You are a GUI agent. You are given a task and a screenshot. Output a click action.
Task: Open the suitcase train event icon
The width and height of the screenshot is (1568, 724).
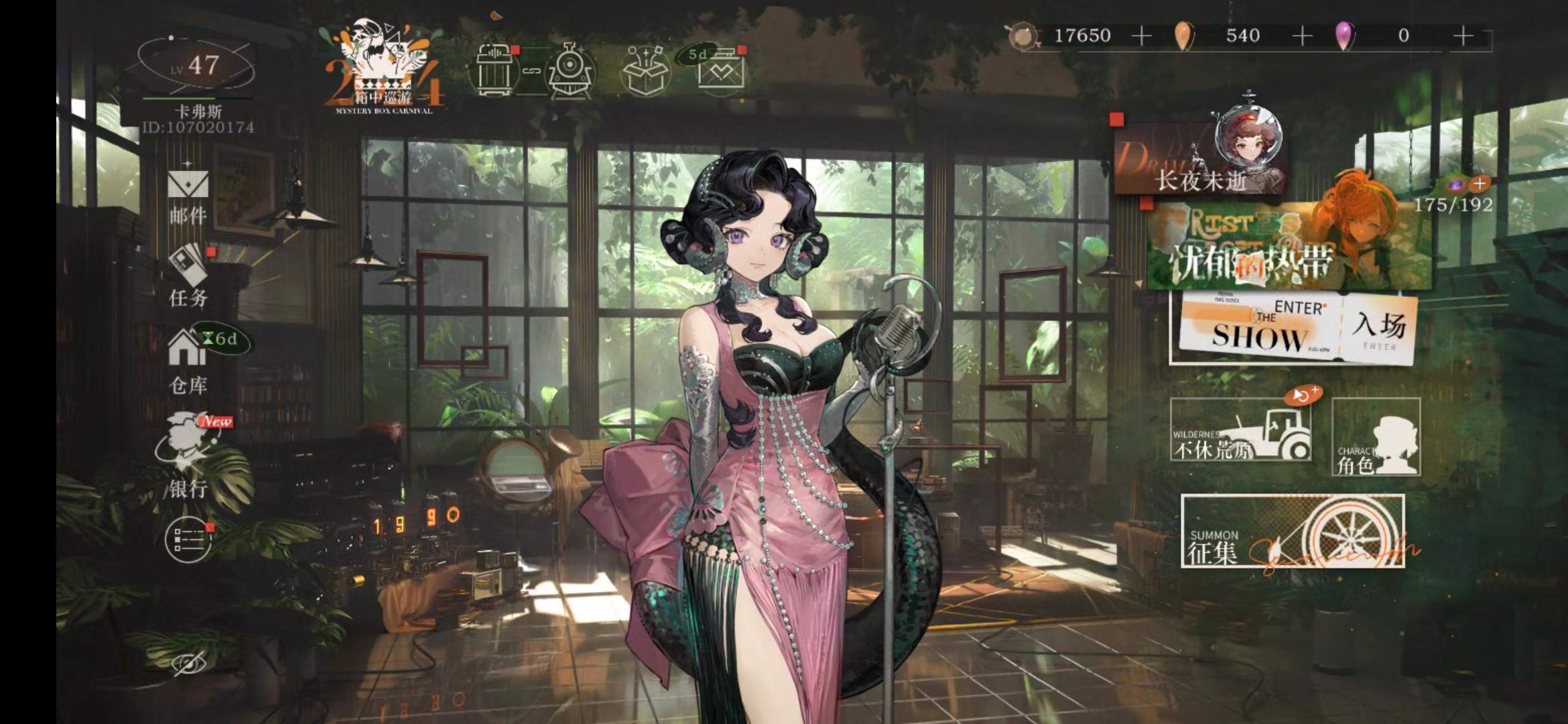533,71
